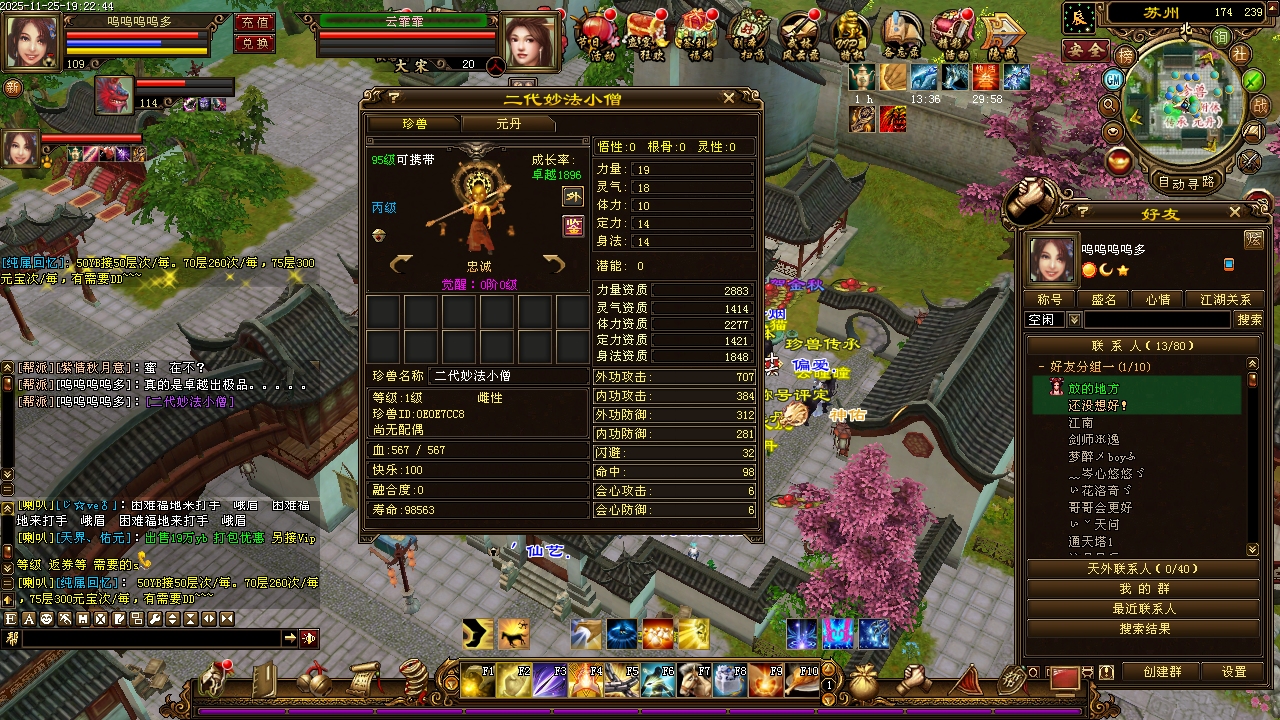Click the red 鉴 appraisal button
The image size is (1280, 720).
573,226
